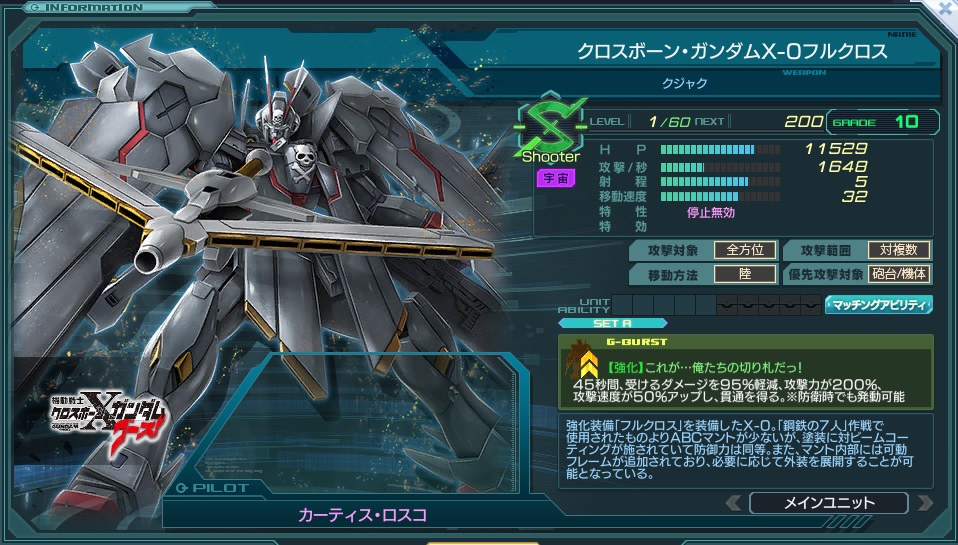This screenshot has width=958, height=545.
Task: Go to the next unit with right arrow
Action: [924, 503]
